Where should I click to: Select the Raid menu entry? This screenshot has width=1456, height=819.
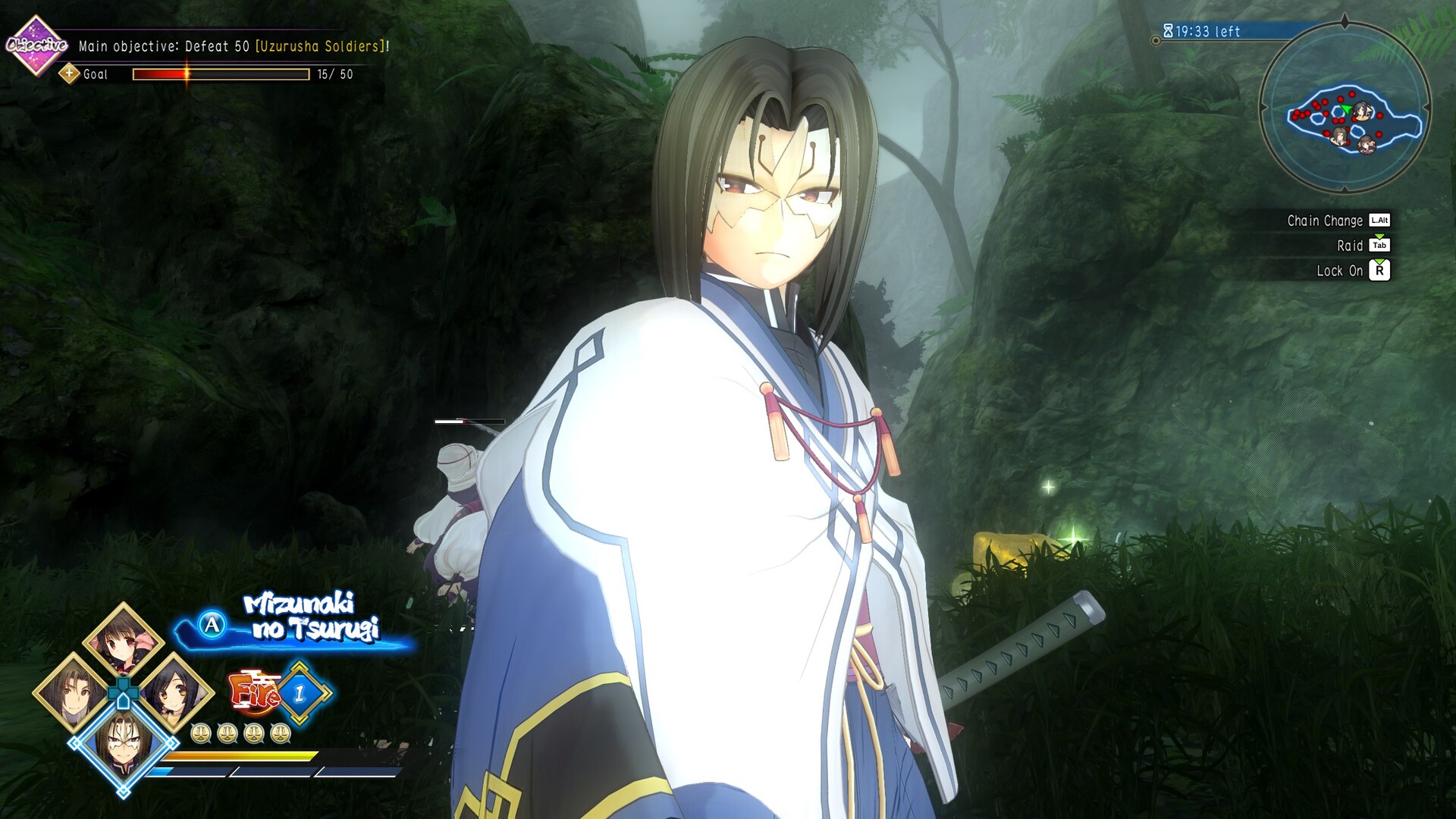click(1351, 245)
